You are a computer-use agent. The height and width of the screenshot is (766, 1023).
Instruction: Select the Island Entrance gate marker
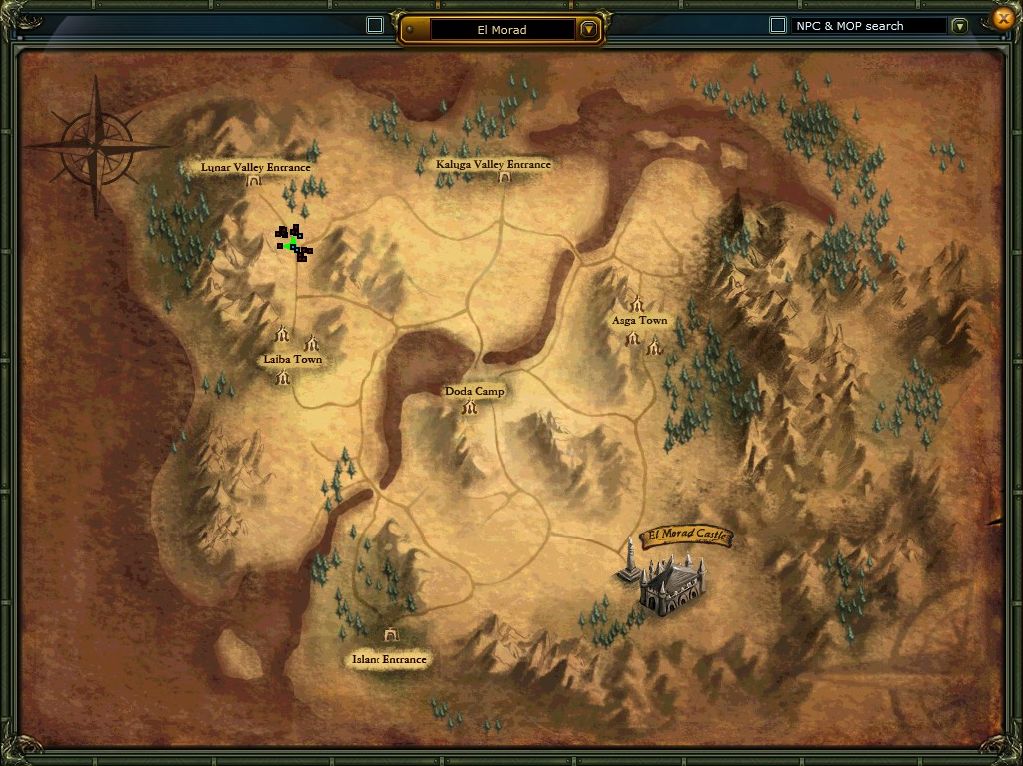coord(390,635)
